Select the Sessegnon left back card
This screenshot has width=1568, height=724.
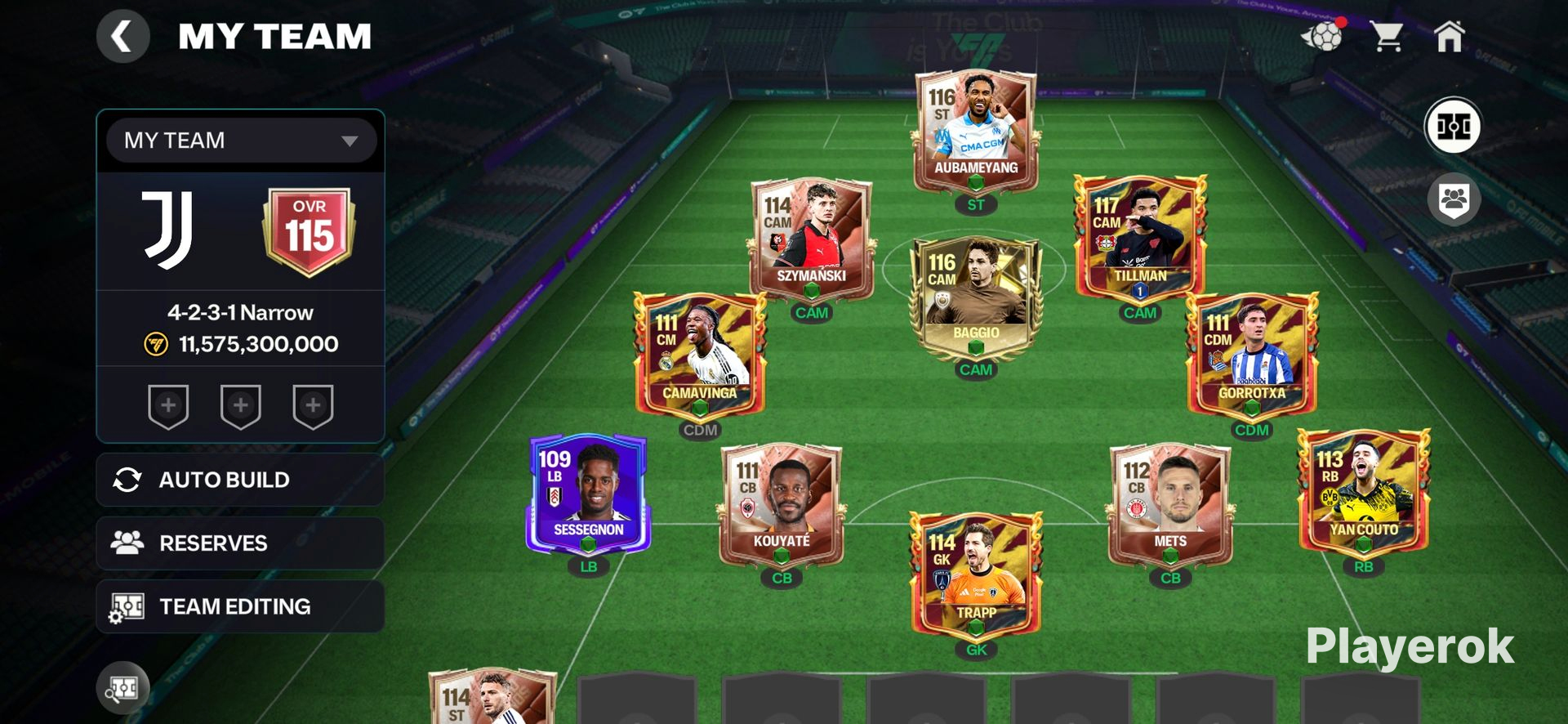pyautogui.click(x=588, y=493)
